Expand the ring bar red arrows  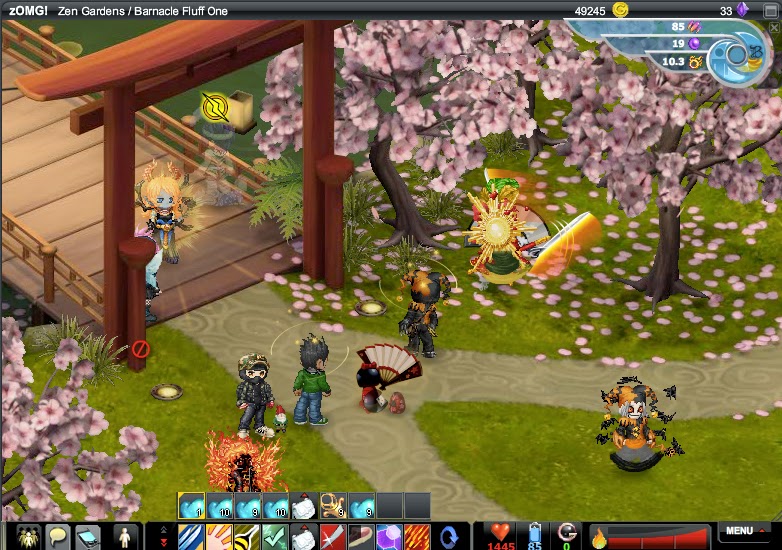(x=163, y=536)
